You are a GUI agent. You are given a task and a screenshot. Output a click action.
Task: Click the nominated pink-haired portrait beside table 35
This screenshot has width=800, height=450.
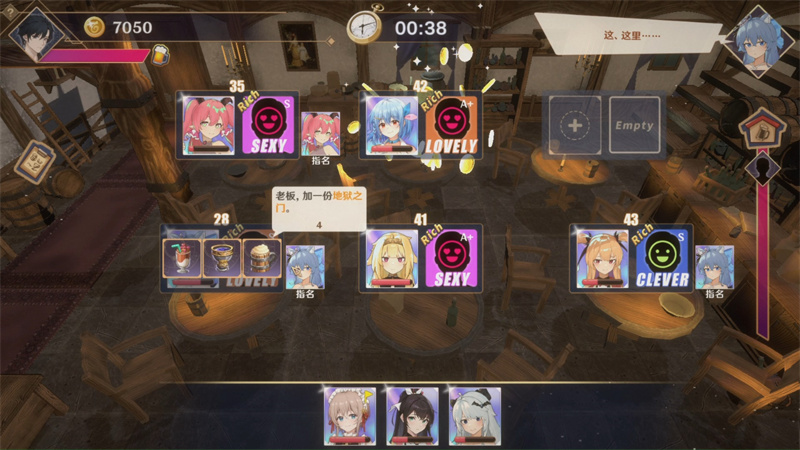[x=321, y=133]
